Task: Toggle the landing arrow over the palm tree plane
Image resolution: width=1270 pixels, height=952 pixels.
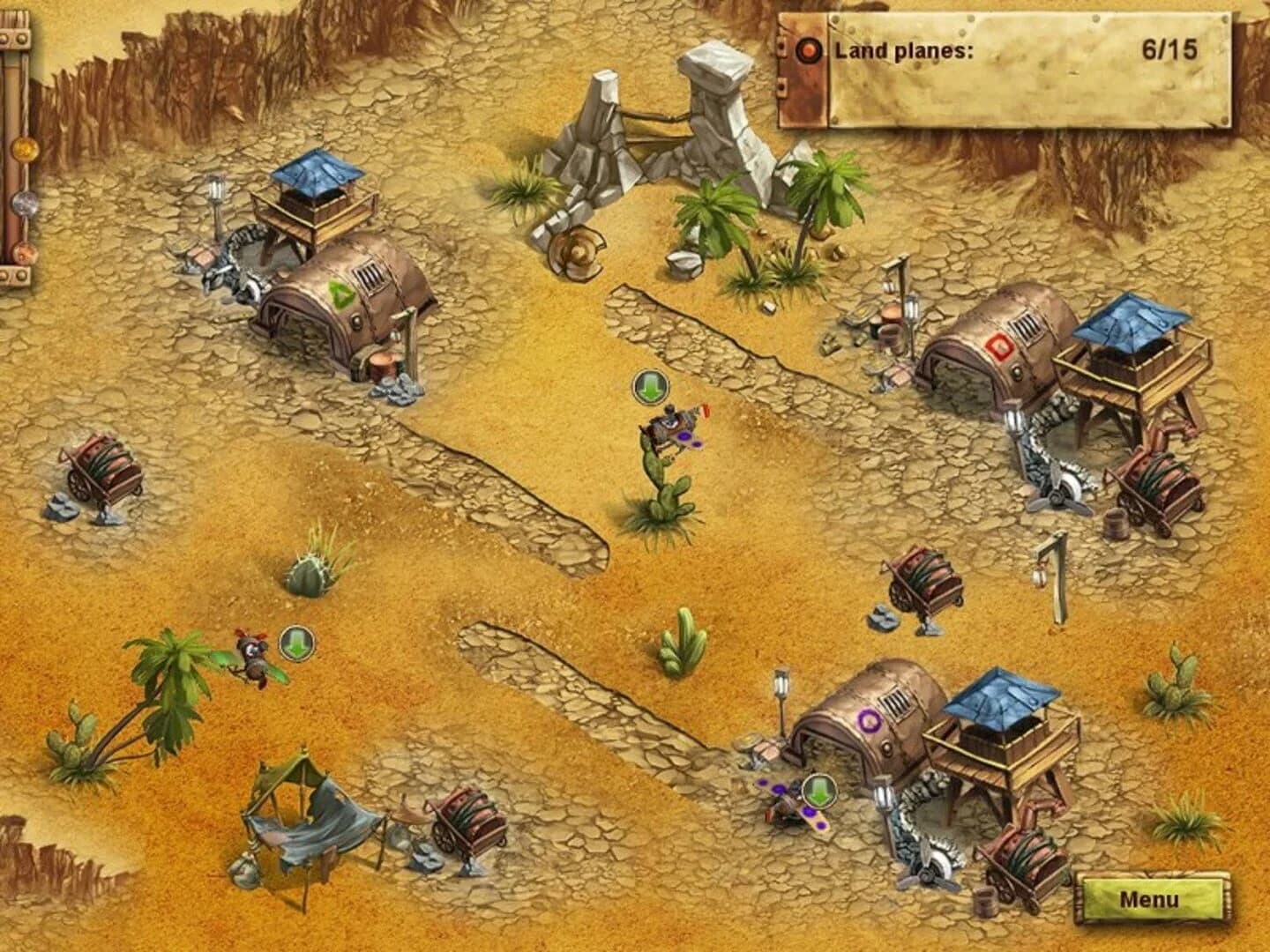Action: [298, 644]
